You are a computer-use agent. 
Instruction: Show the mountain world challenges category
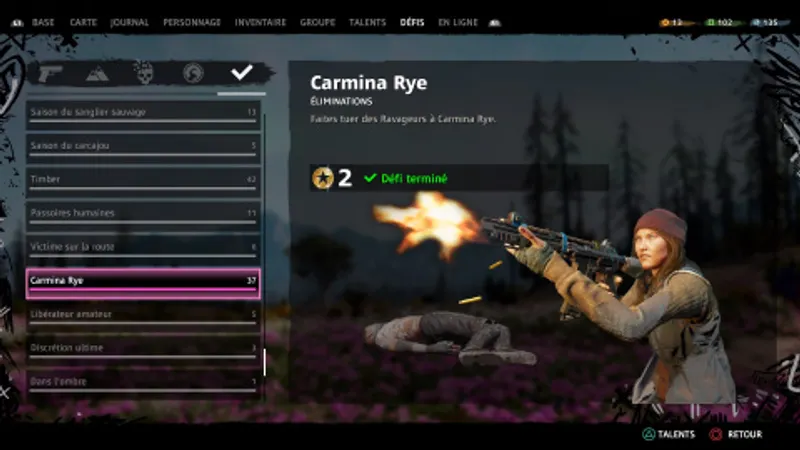coord(98,73)
